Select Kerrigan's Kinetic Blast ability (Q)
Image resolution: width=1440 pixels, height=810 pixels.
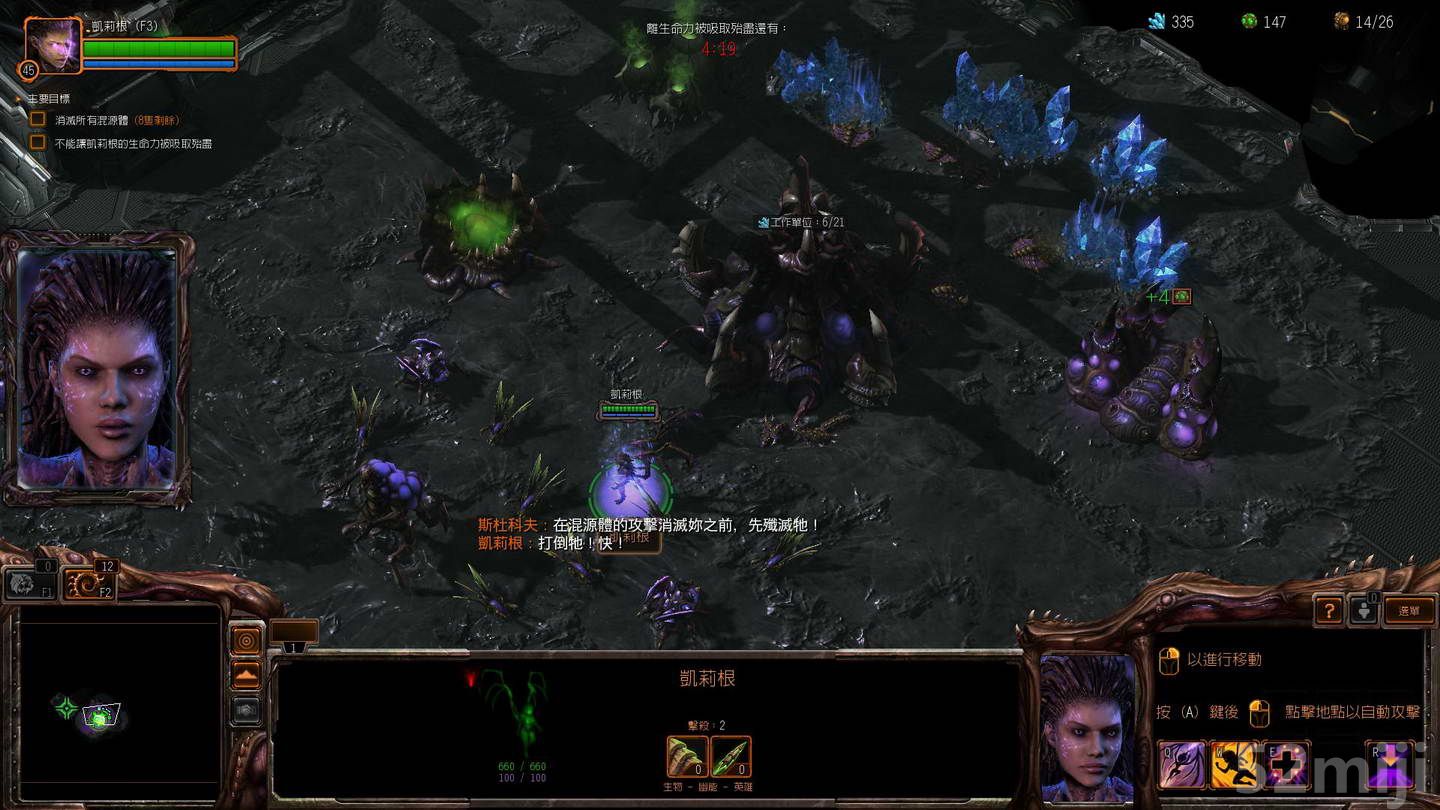tap(1185, 765)
